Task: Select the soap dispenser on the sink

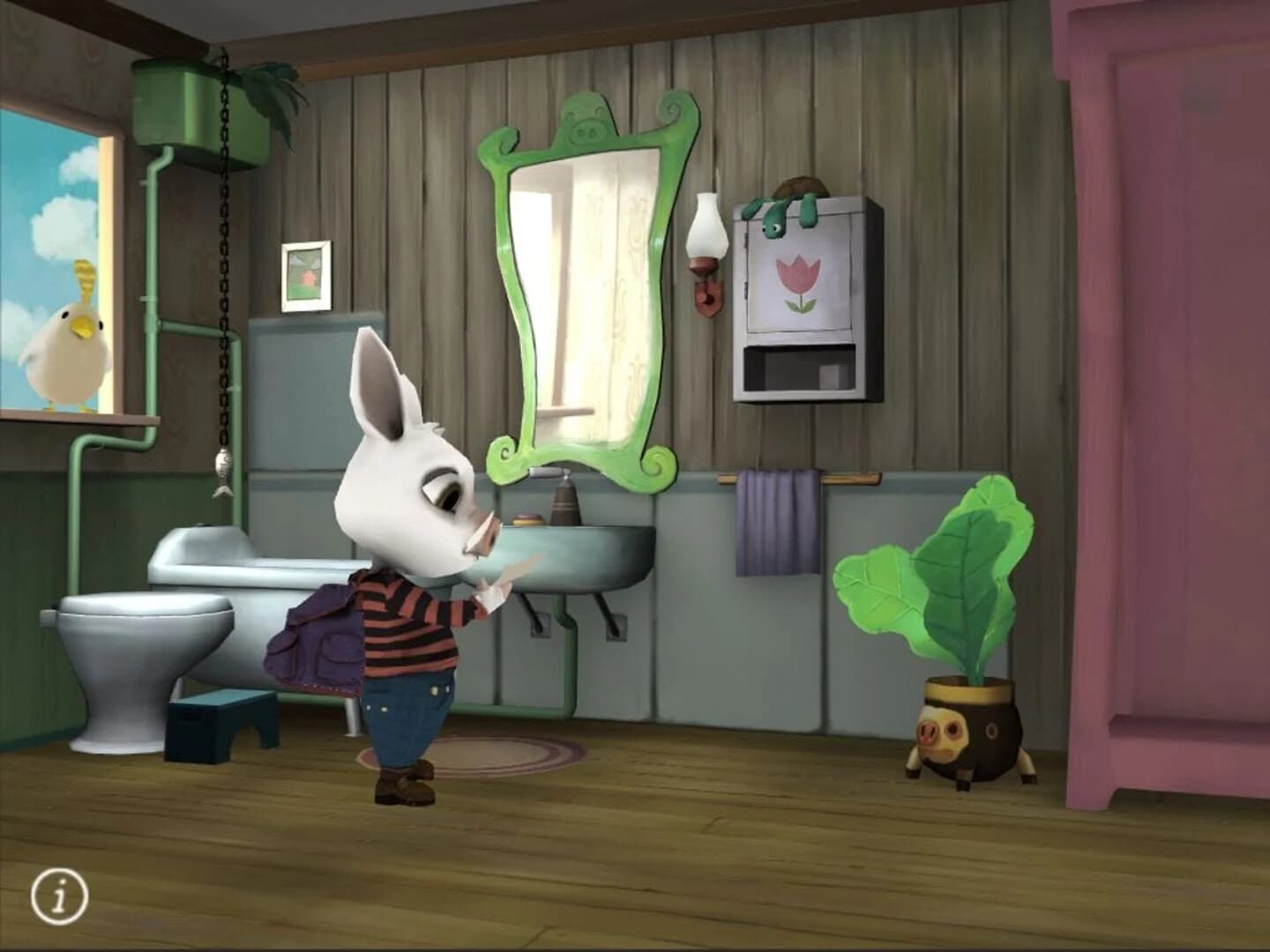Action: 564,507
